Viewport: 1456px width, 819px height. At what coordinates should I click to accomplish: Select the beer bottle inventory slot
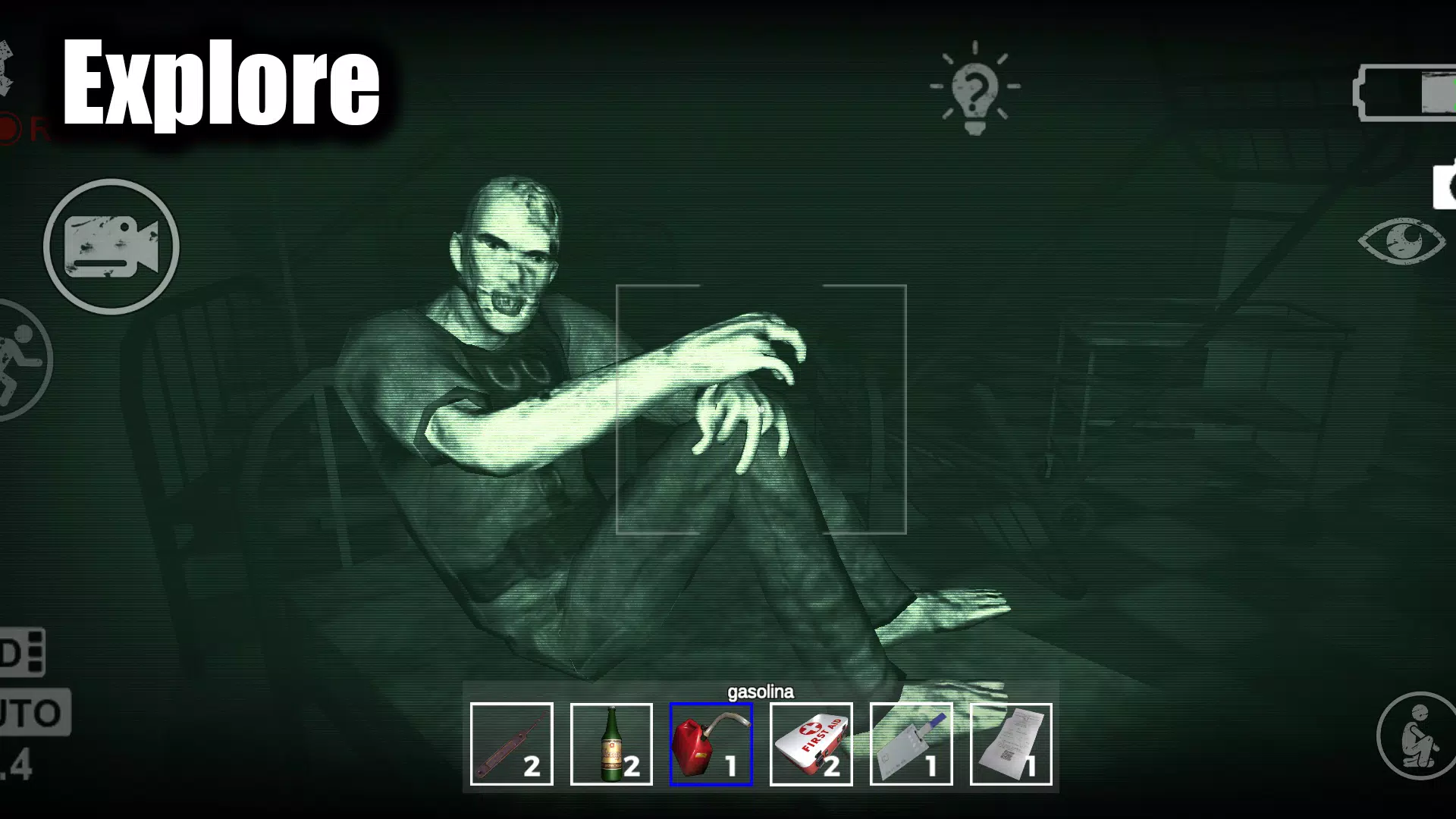pyautogui.click(x=611, y=743)
